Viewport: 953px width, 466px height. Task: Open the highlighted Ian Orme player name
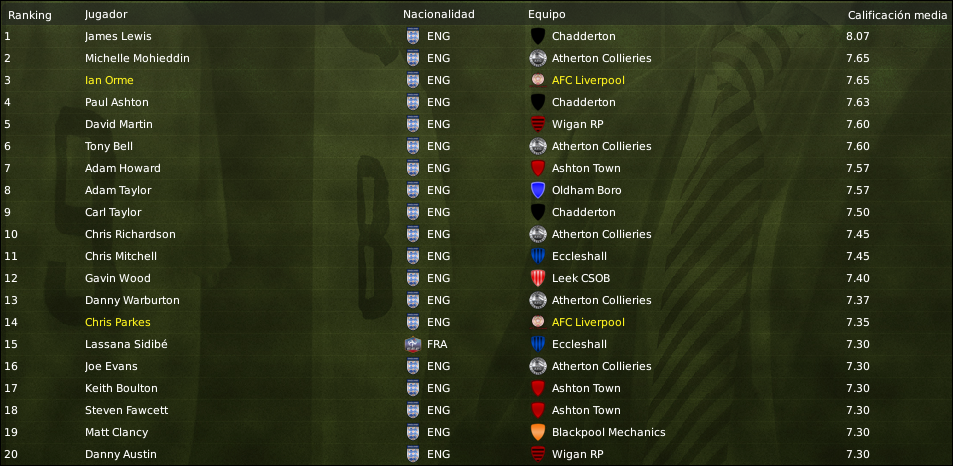point(109,80)
